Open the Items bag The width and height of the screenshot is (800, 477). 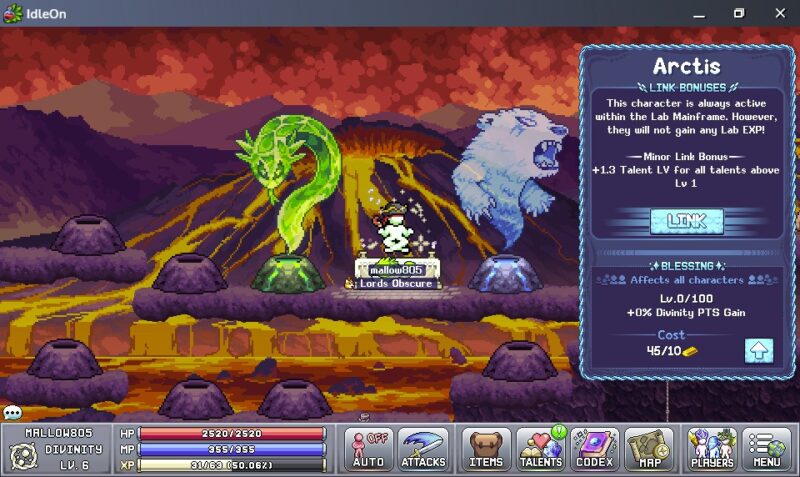(486, 449)
